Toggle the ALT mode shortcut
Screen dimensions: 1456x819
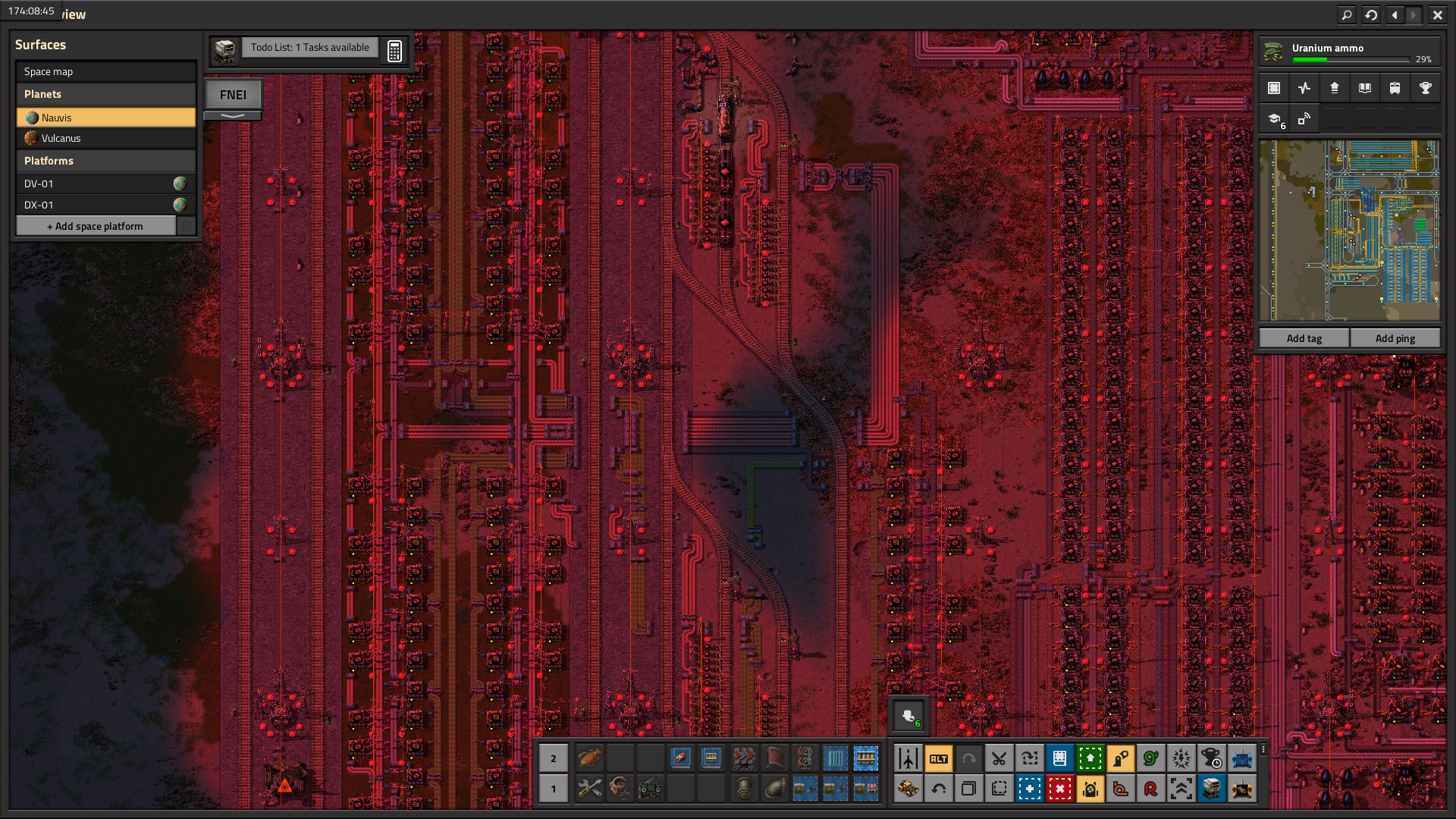click(x=938, y=758)
